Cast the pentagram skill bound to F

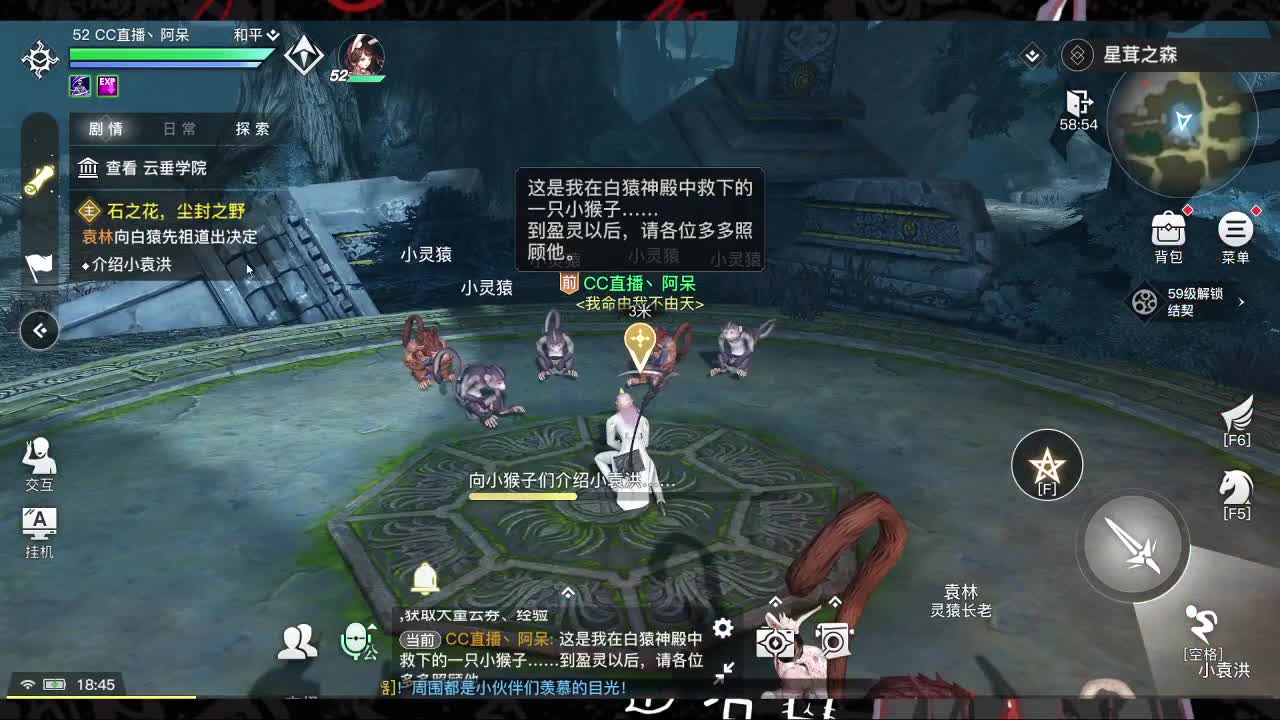coord(1046,463)
